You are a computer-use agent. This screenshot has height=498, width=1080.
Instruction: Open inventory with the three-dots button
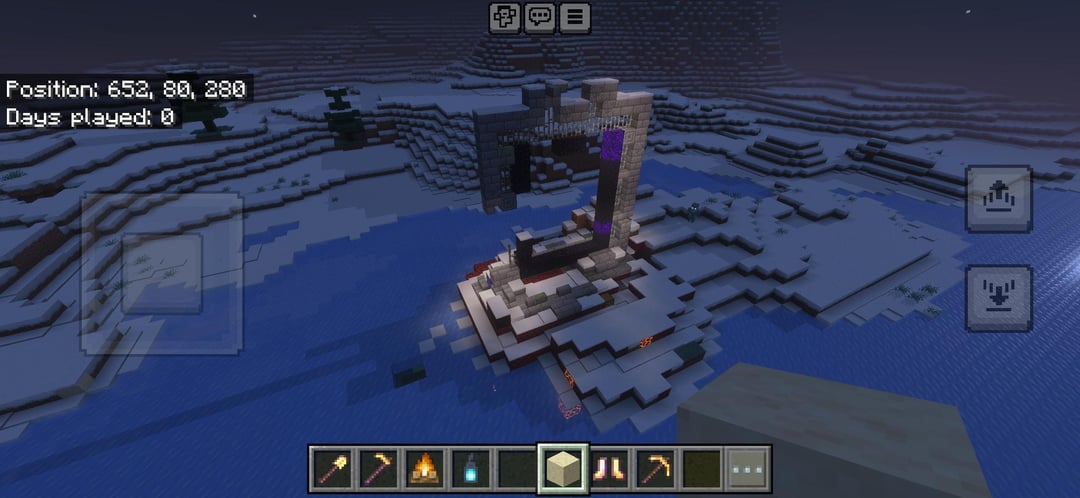pyautogui.click(x=748, y=467)
